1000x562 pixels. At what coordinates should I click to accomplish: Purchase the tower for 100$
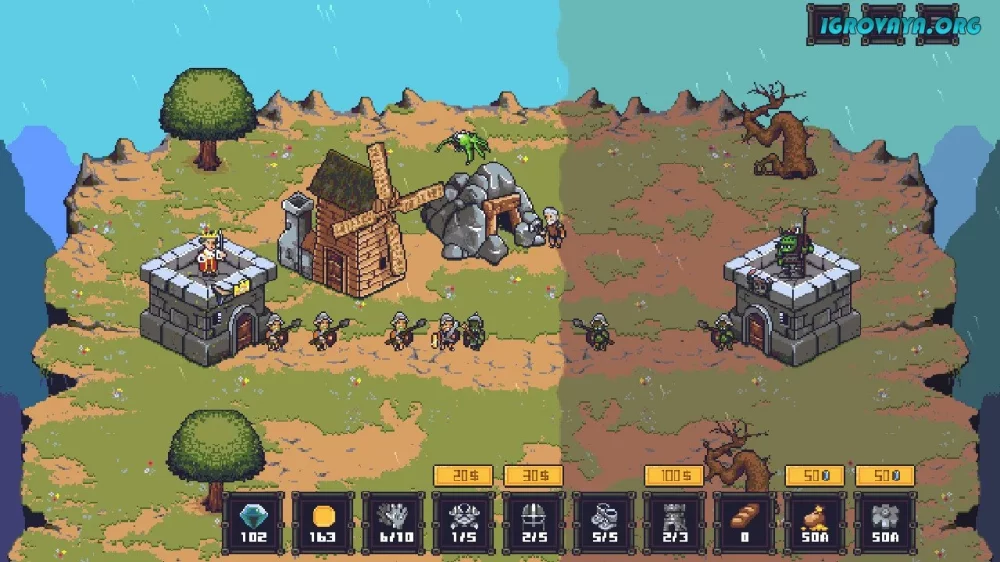tap(674, 476)
